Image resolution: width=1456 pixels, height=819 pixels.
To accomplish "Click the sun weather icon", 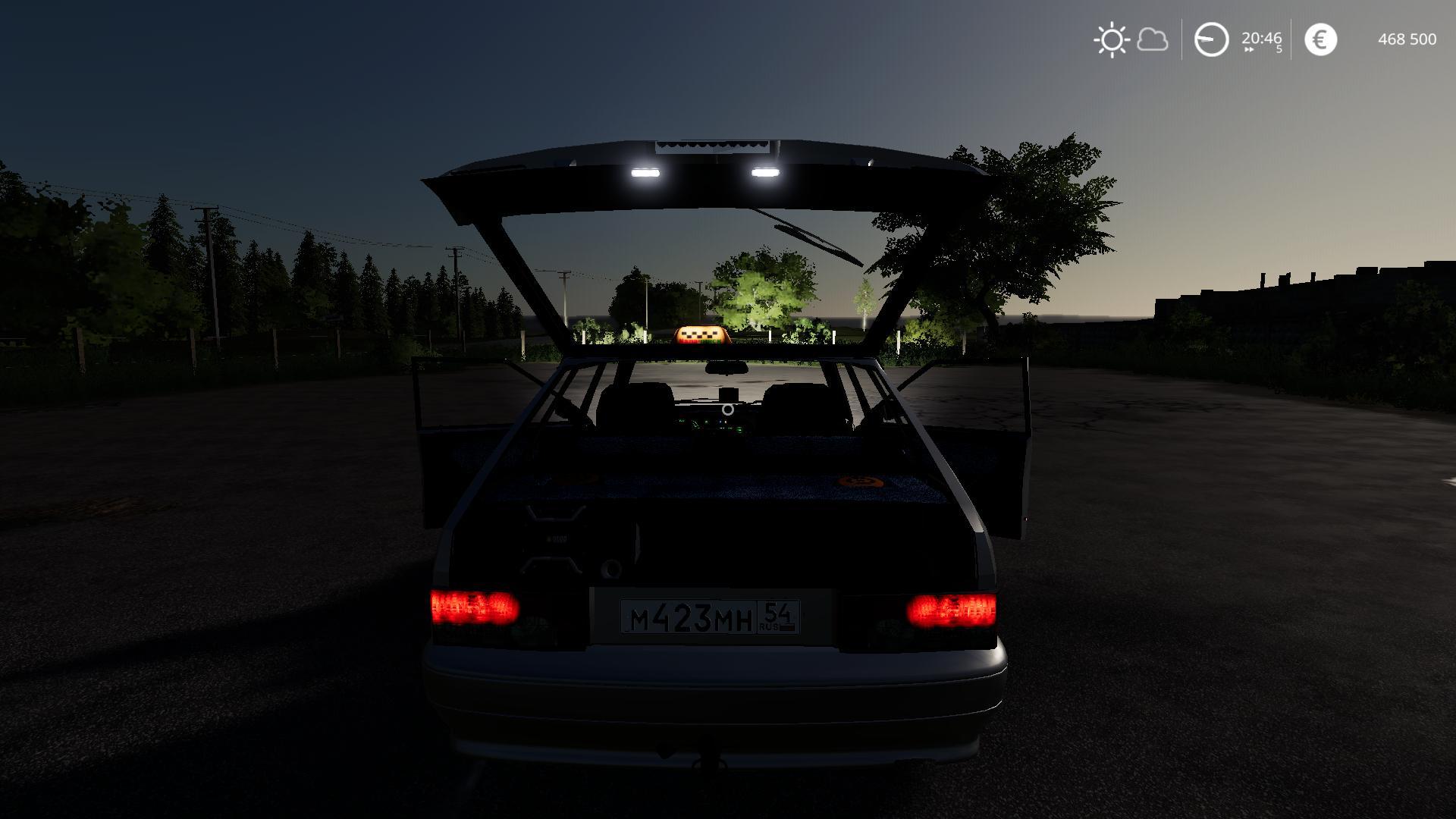I will 1112,39.
